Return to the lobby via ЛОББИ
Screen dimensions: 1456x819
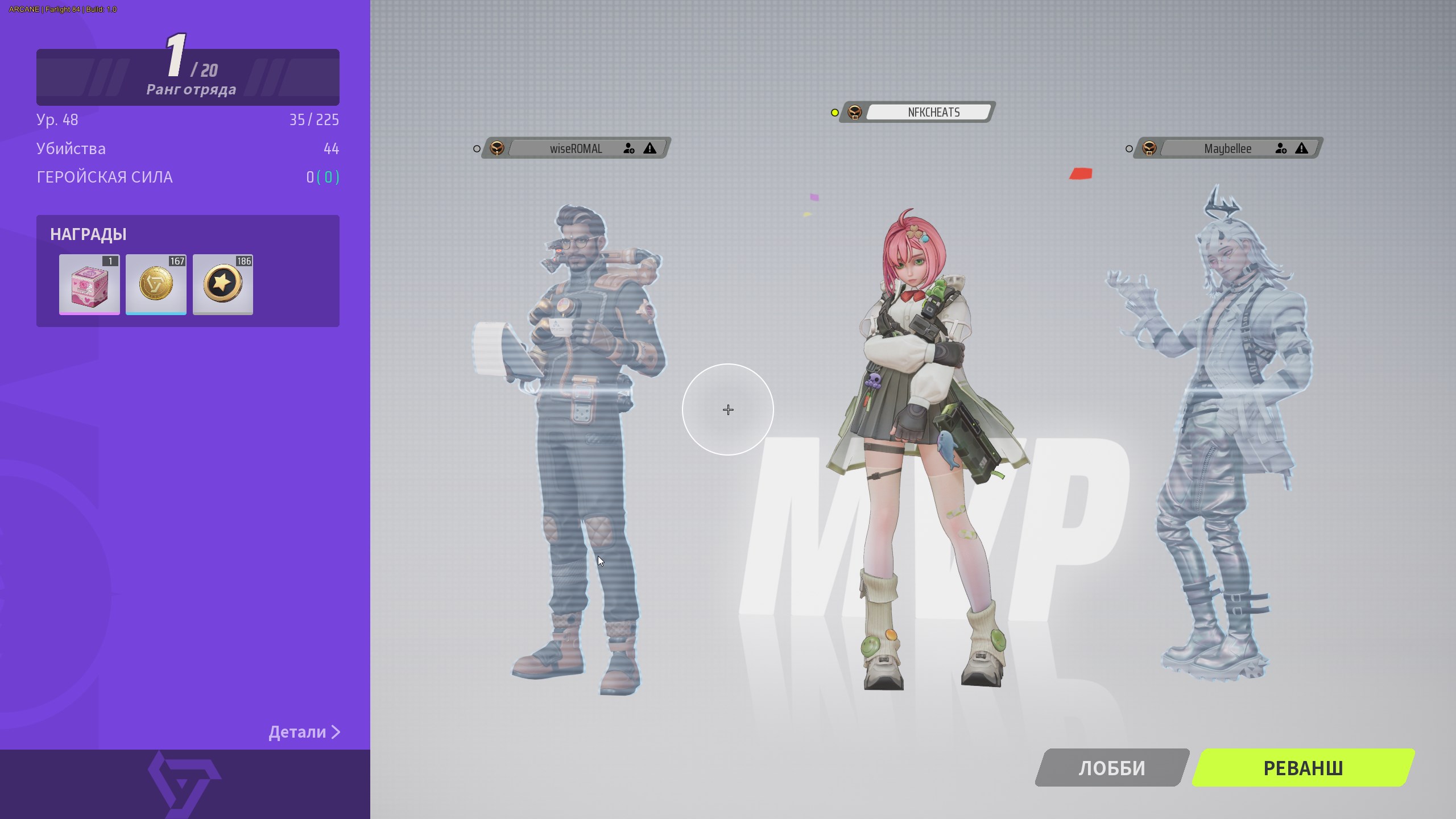(1111, 768)
